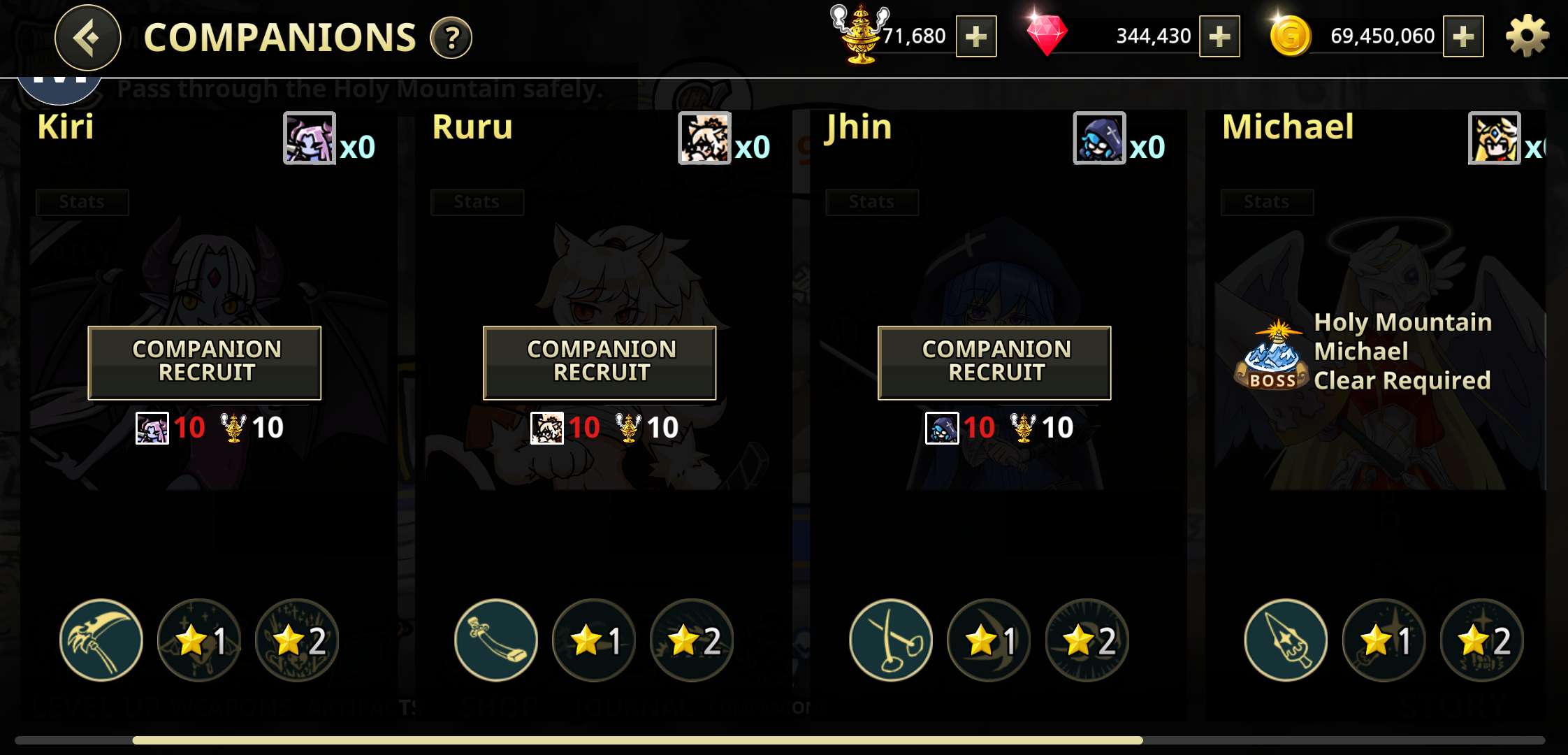
Task: Expand Ruru's Stats panel
Action: (477, 202)
